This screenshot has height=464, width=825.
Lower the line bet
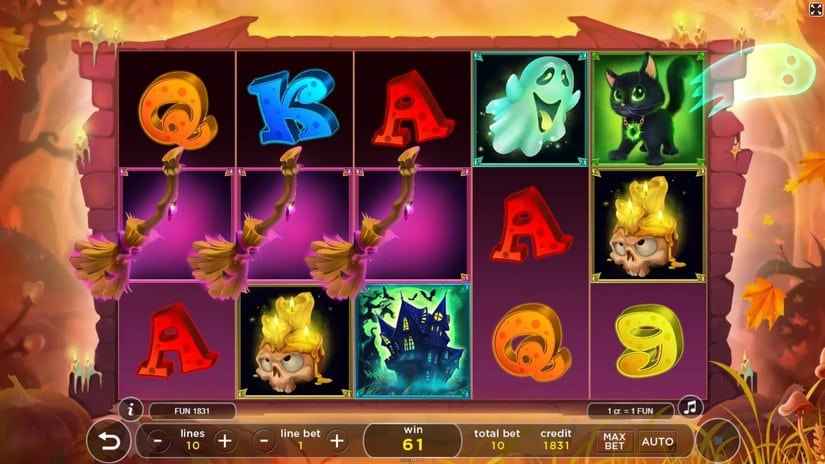(x=262, y=440)
